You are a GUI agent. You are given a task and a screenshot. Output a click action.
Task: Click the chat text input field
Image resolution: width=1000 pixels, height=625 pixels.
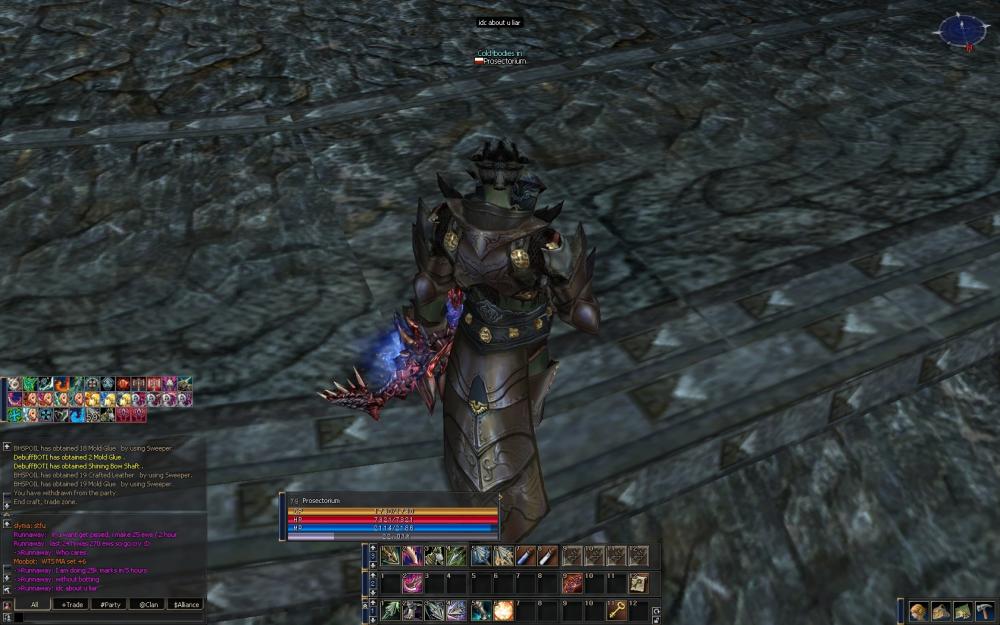click(110, 617)
